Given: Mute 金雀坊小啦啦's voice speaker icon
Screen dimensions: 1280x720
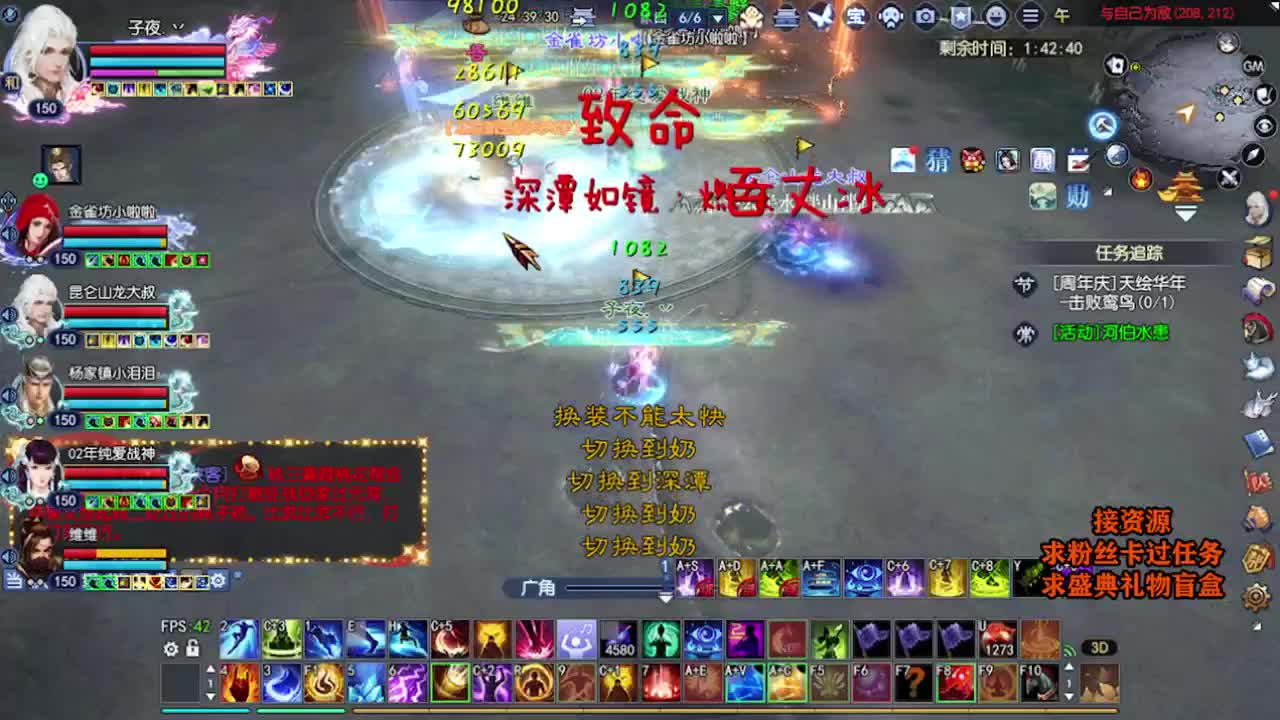Looking at the screenshot, I should [x=8, y=232].
